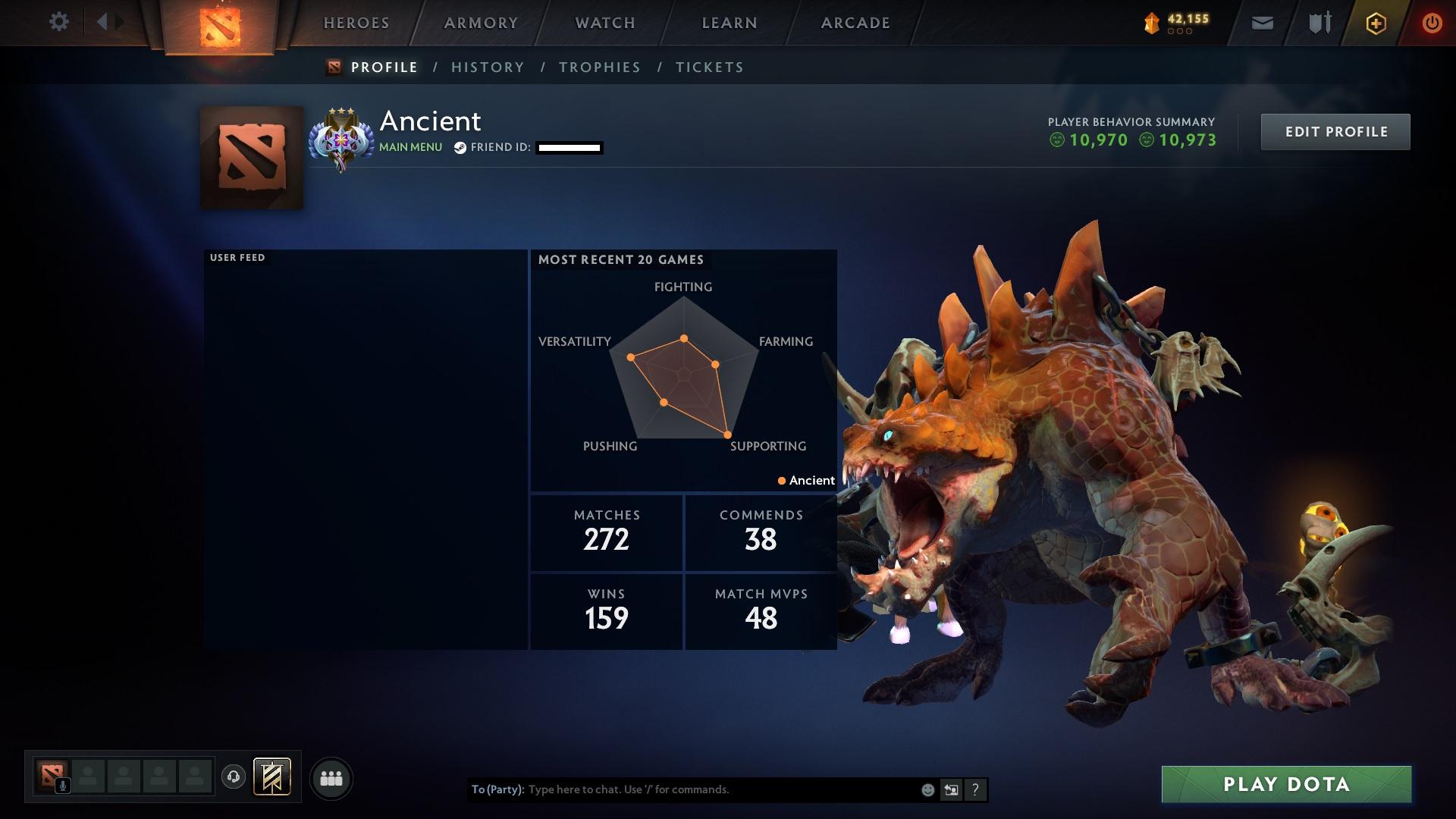Image resolution: width=1456 pixels, height=819 pixels.
Task: Open the settings gear menu
Action: coord(58,22)
